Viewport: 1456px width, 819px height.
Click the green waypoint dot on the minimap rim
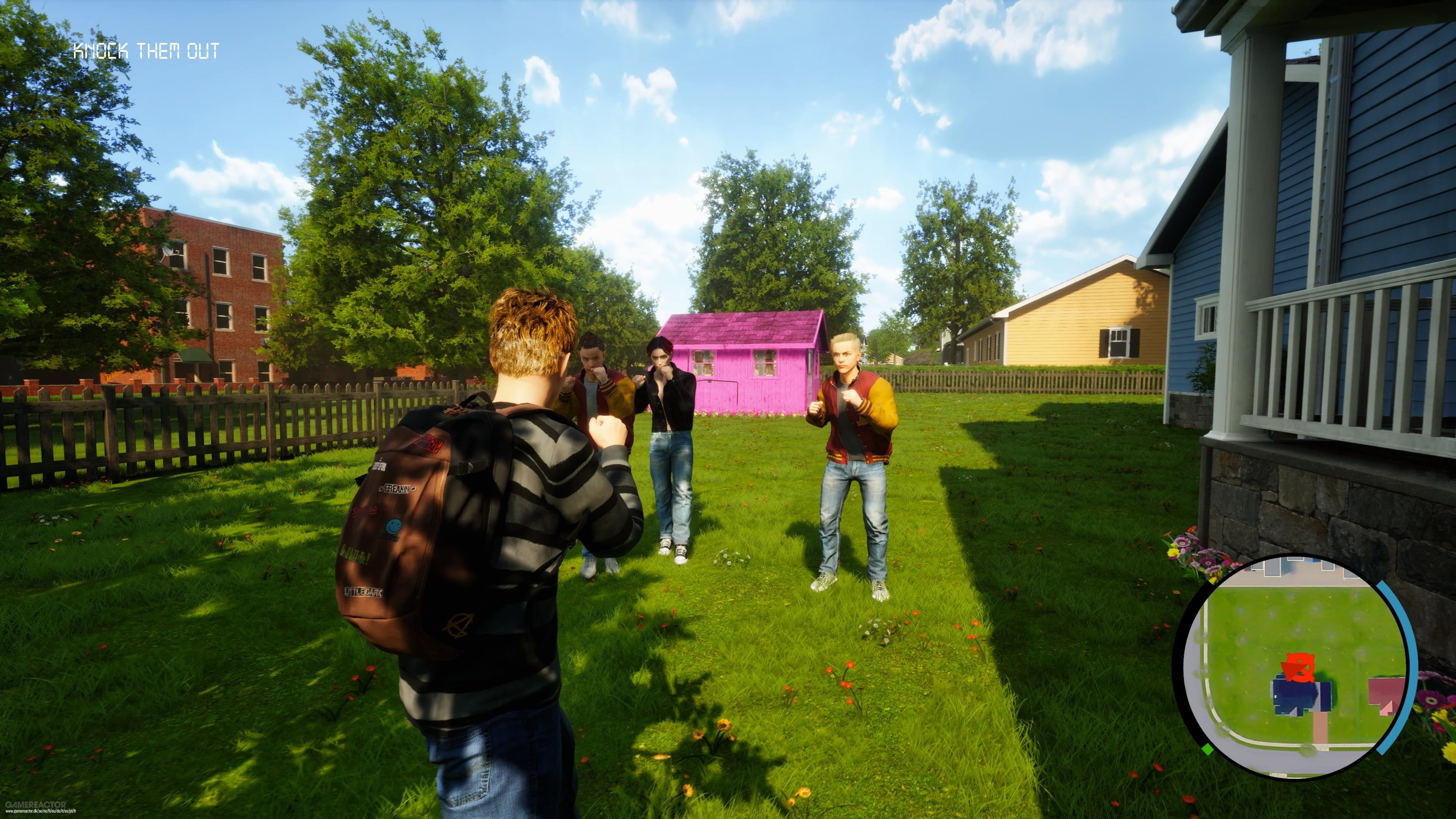coord(1207,750)
